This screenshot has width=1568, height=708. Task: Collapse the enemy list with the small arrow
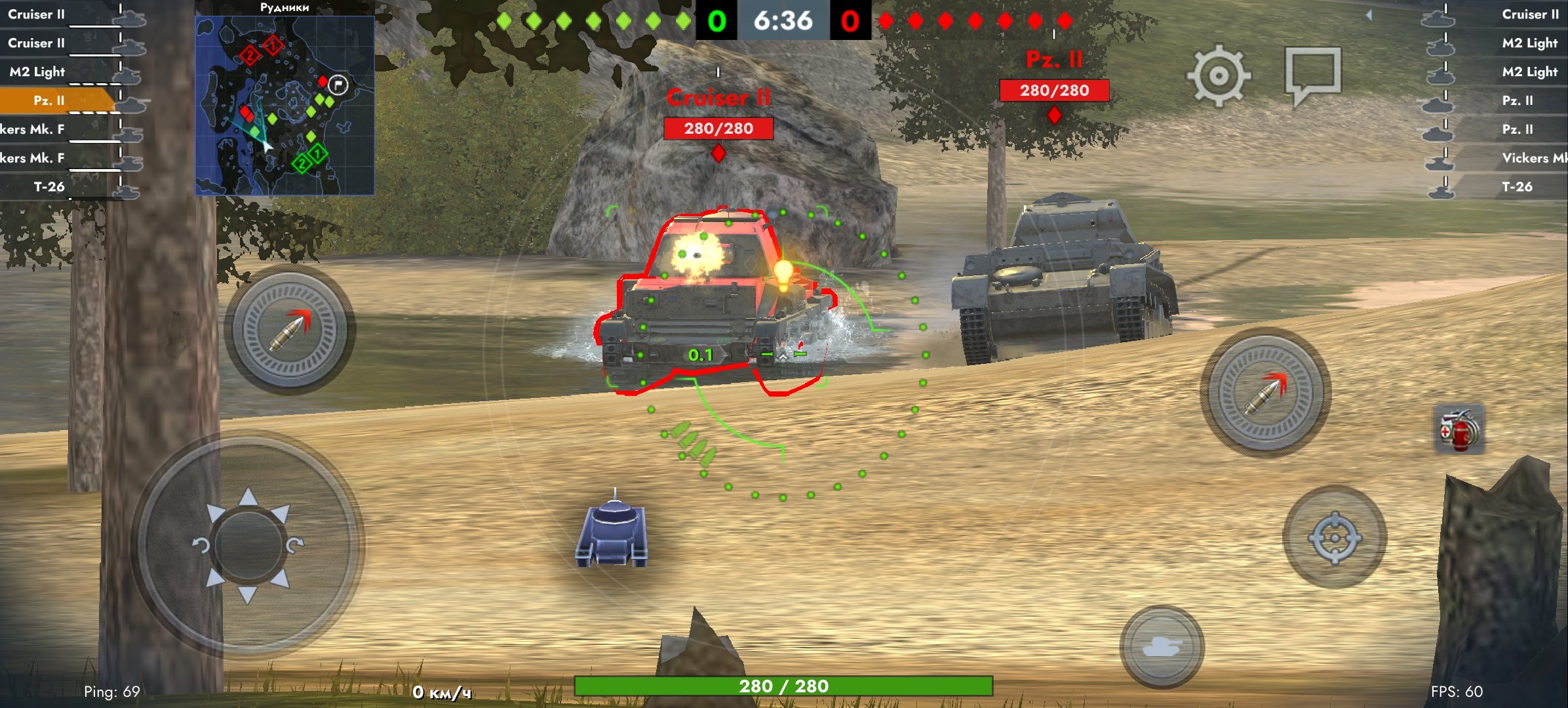point(1369,14)
